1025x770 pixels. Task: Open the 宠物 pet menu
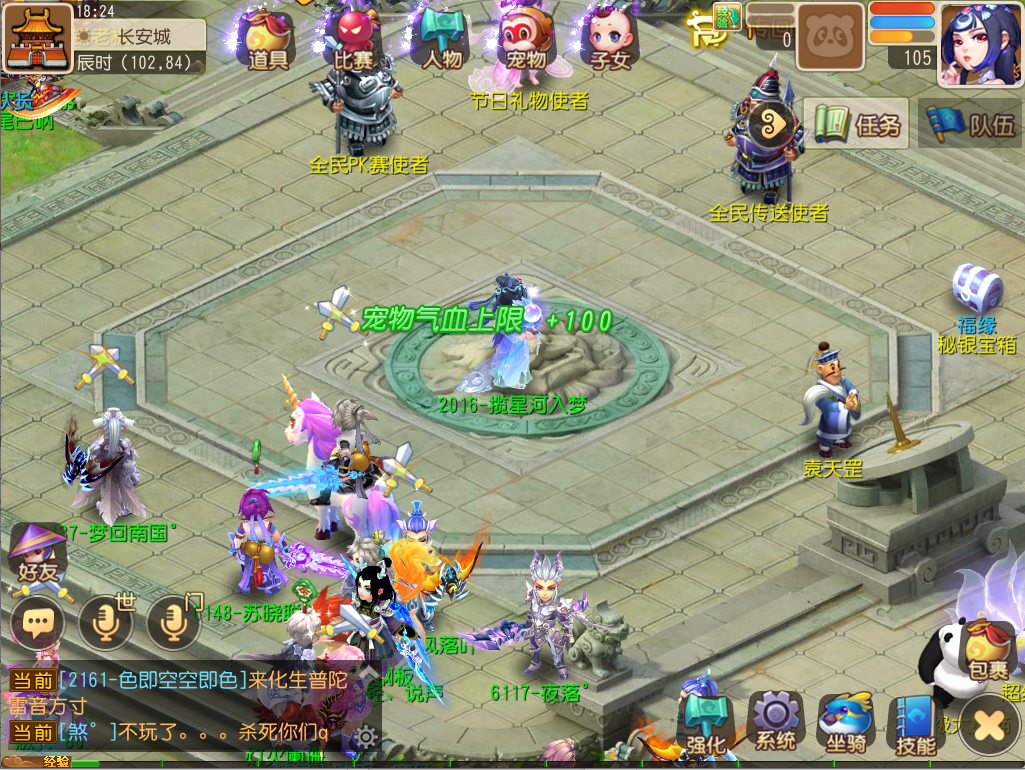(526, 40)
